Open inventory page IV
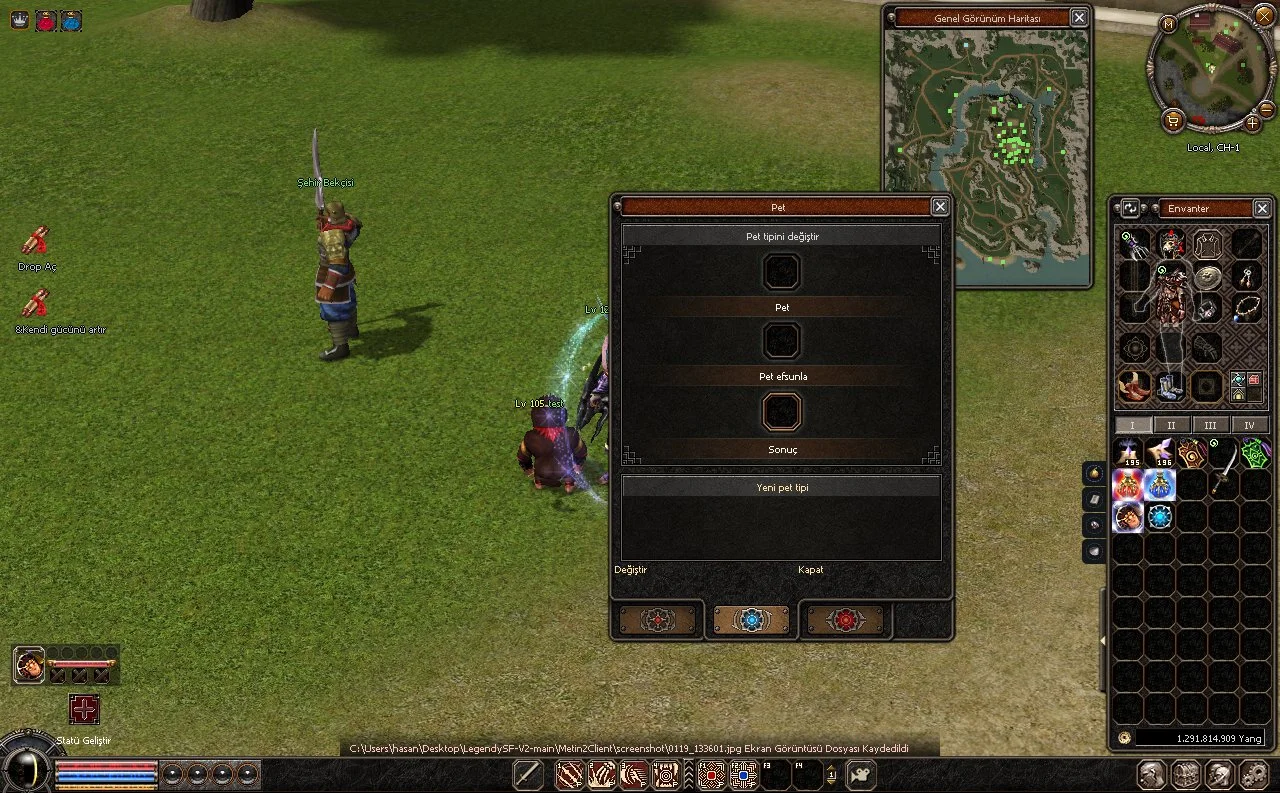The image size is (1280, 793). click(x=1249, y=425)
